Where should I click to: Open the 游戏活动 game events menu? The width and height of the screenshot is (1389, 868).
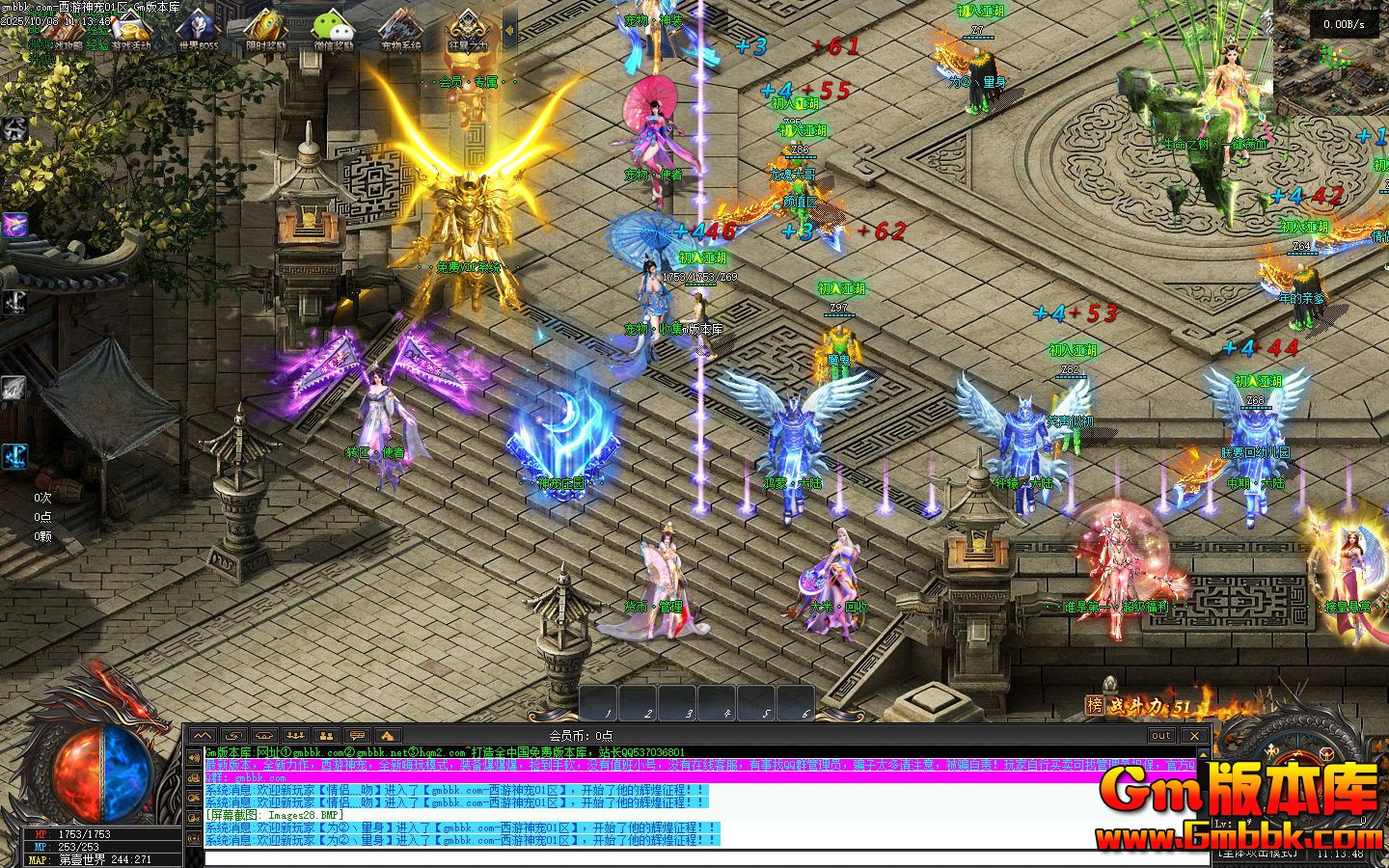[x=132, y=31]
